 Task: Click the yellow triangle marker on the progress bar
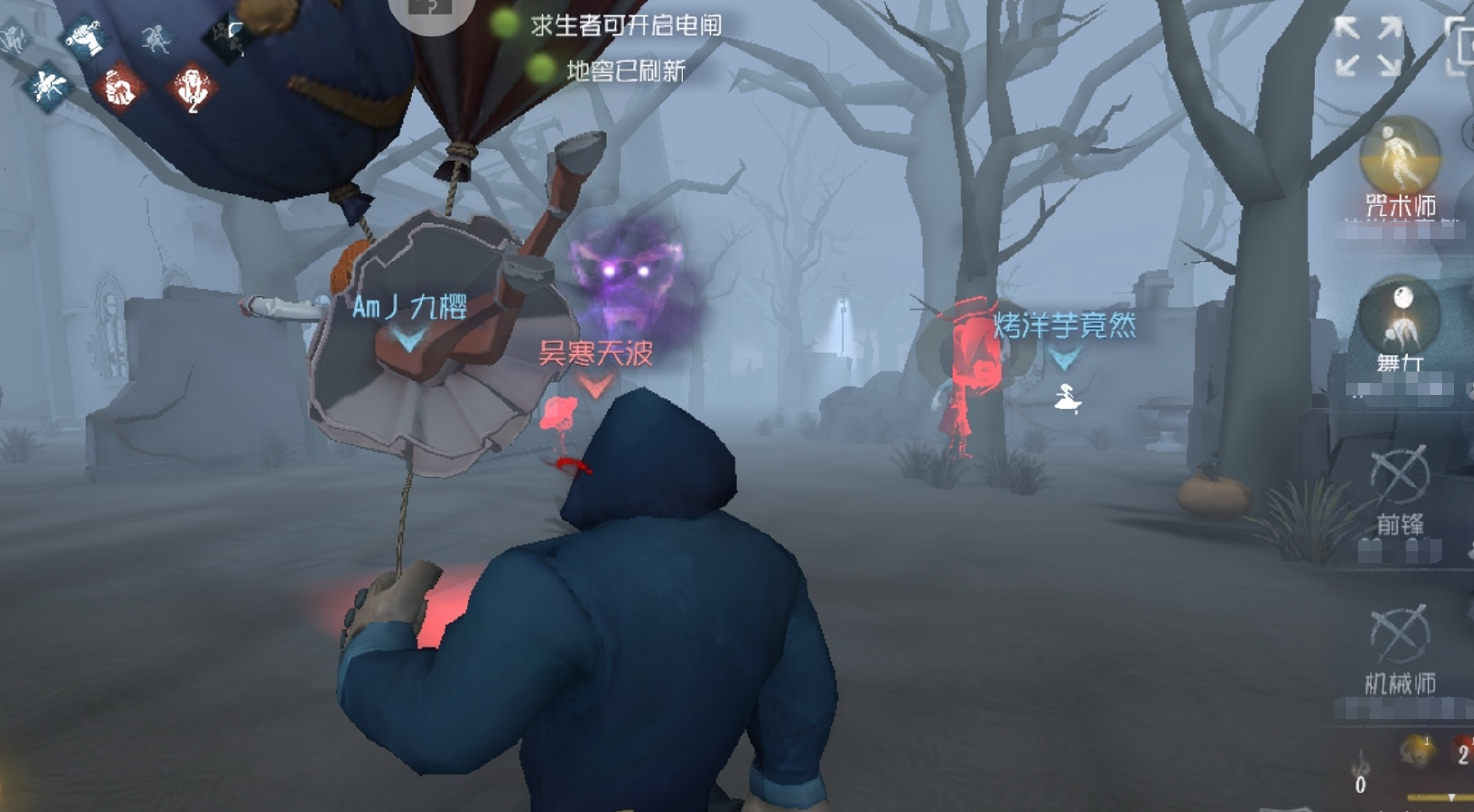tap(1452, 797)
